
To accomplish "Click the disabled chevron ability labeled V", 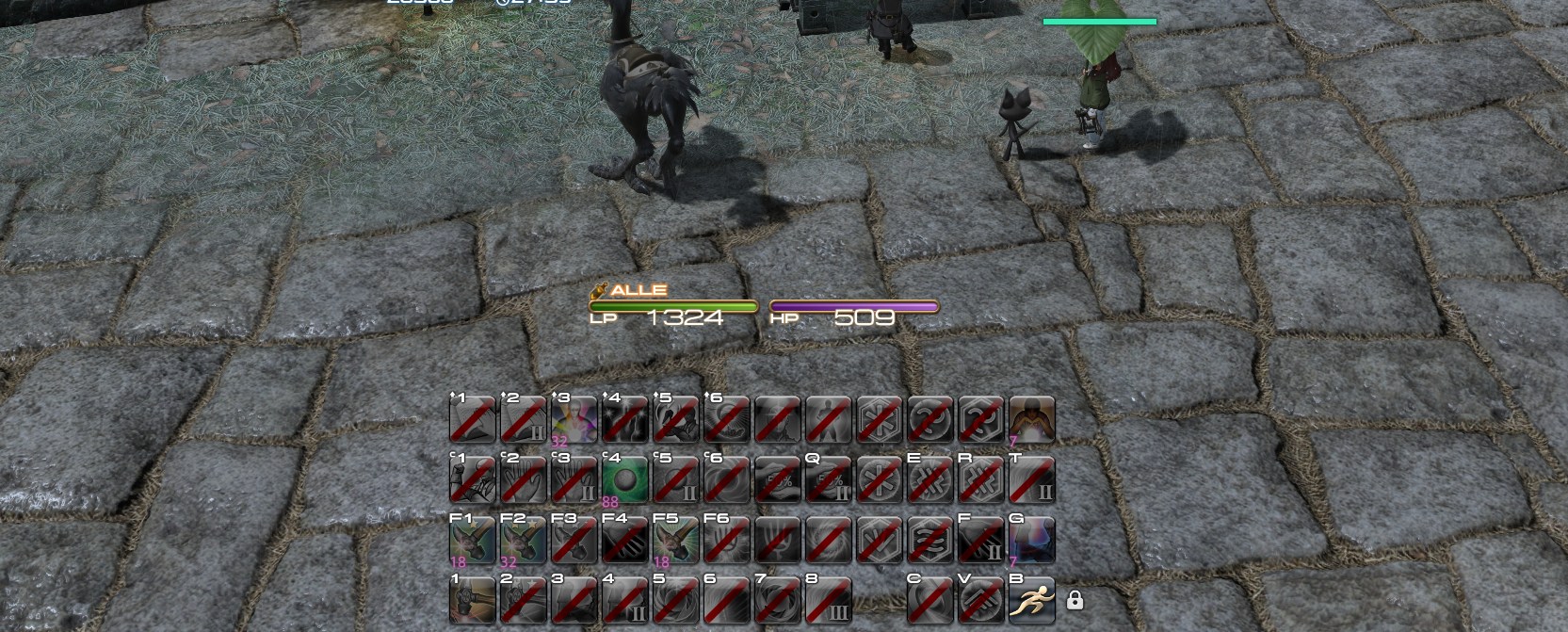I will coord(980,600).
